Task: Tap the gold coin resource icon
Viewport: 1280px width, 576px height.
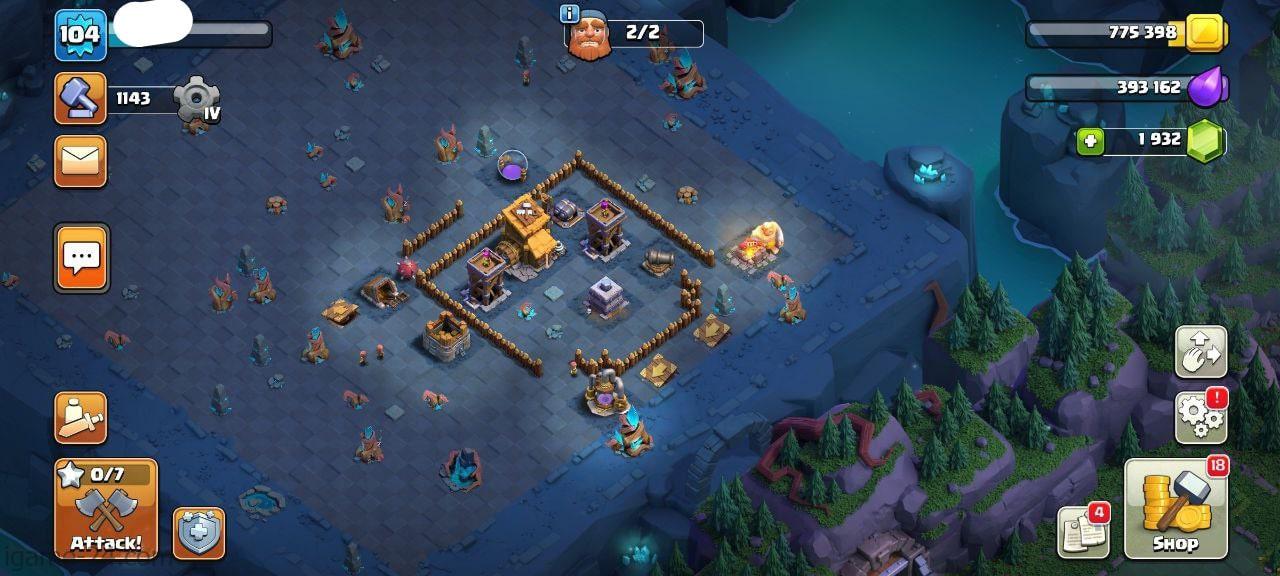Action: click(1206, 34)
